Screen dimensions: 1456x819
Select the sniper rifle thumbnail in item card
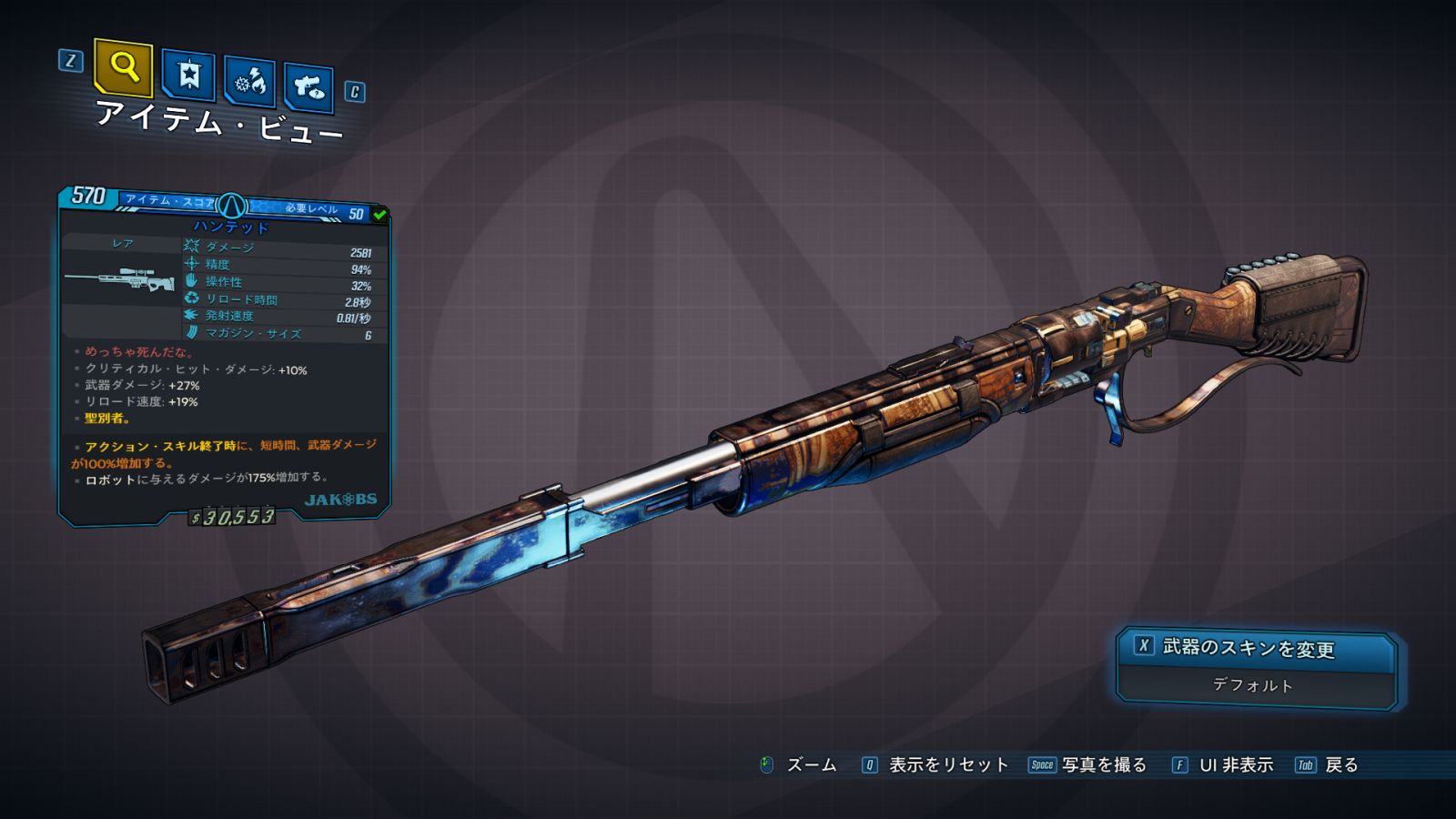(122, 278)
